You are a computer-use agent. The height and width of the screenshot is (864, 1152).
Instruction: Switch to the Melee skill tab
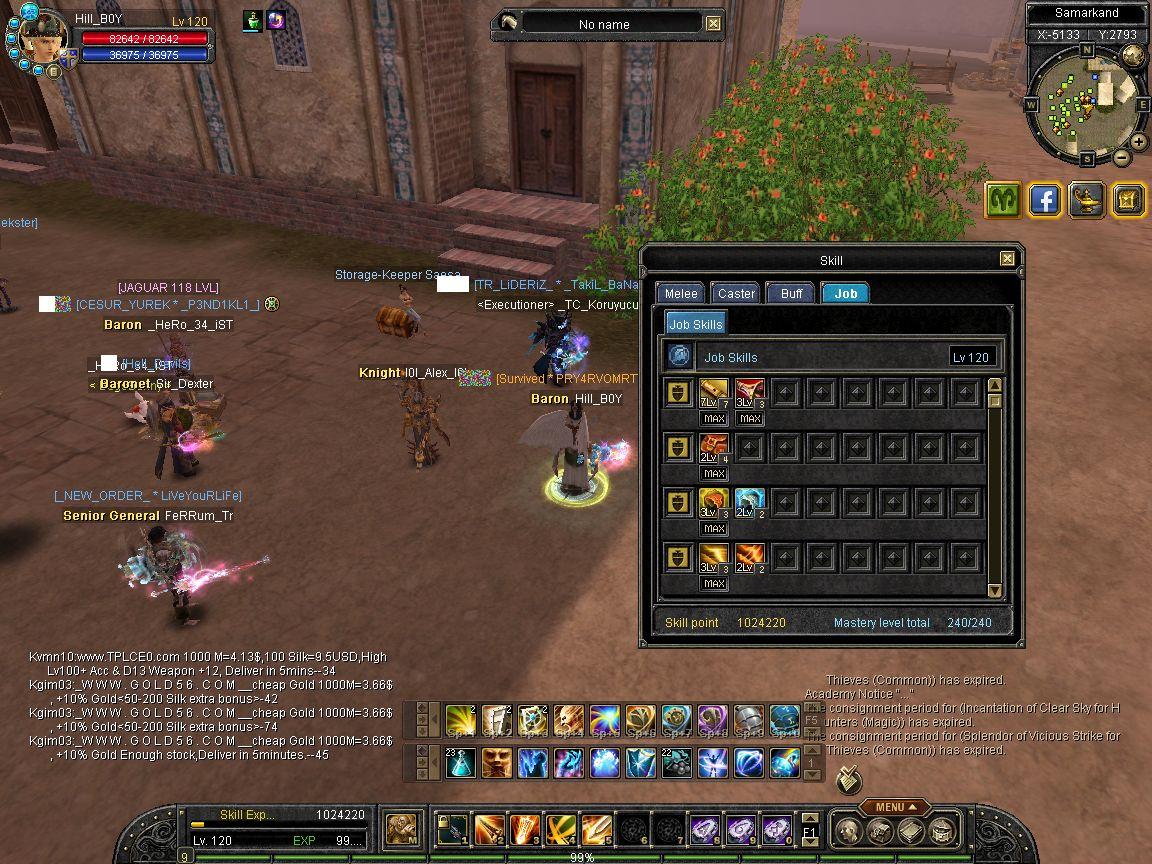point(681,293)
